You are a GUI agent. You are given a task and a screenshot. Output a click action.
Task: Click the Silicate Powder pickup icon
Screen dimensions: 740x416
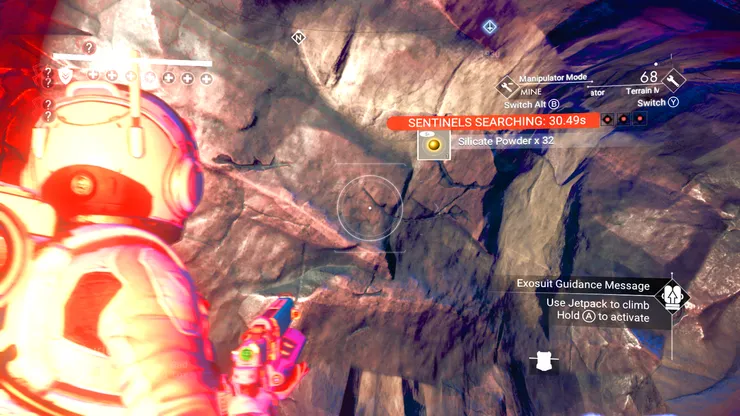coord(433,145)
